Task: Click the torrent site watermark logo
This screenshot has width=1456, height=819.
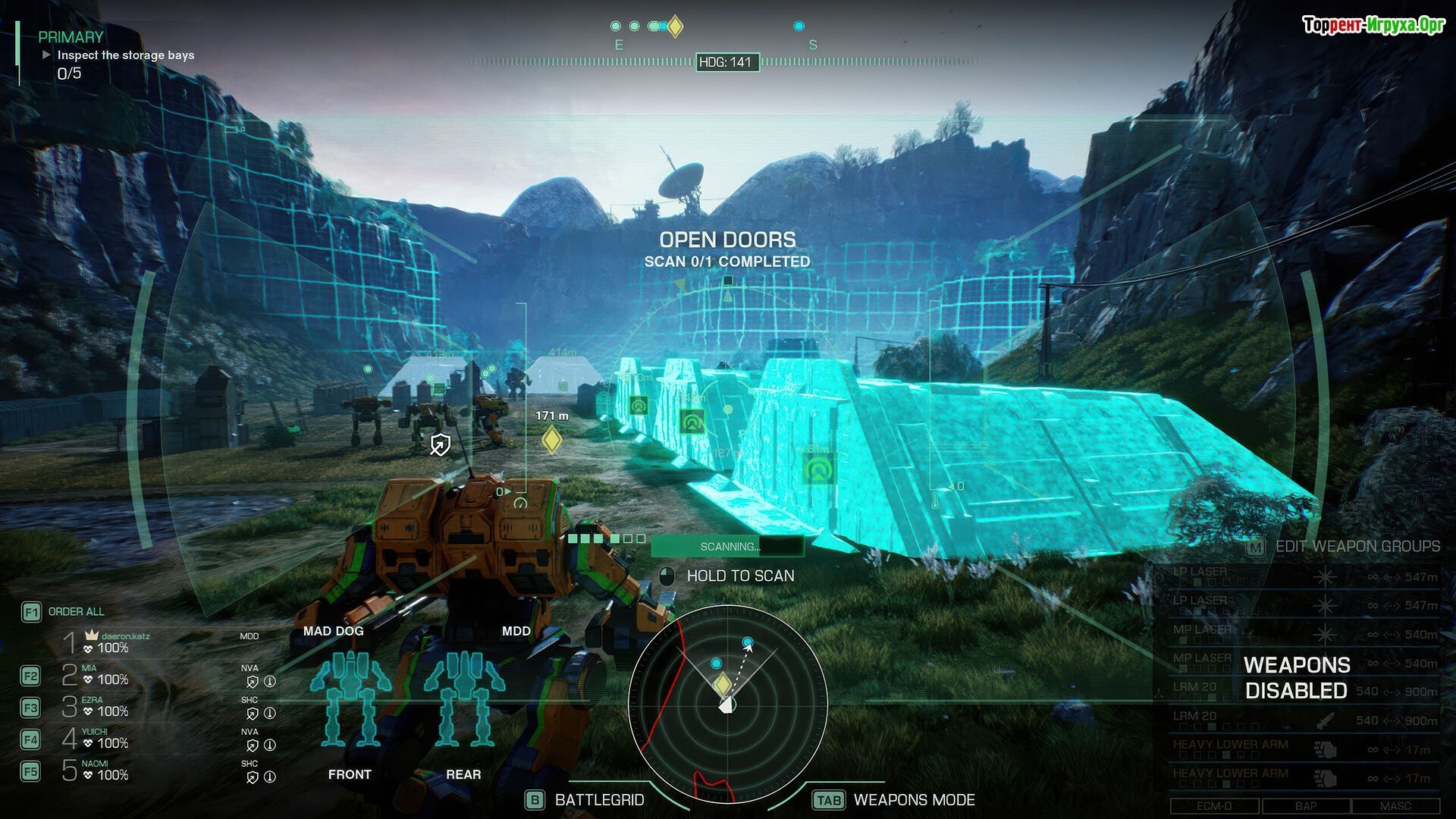Action: [x=1373, y=25]
